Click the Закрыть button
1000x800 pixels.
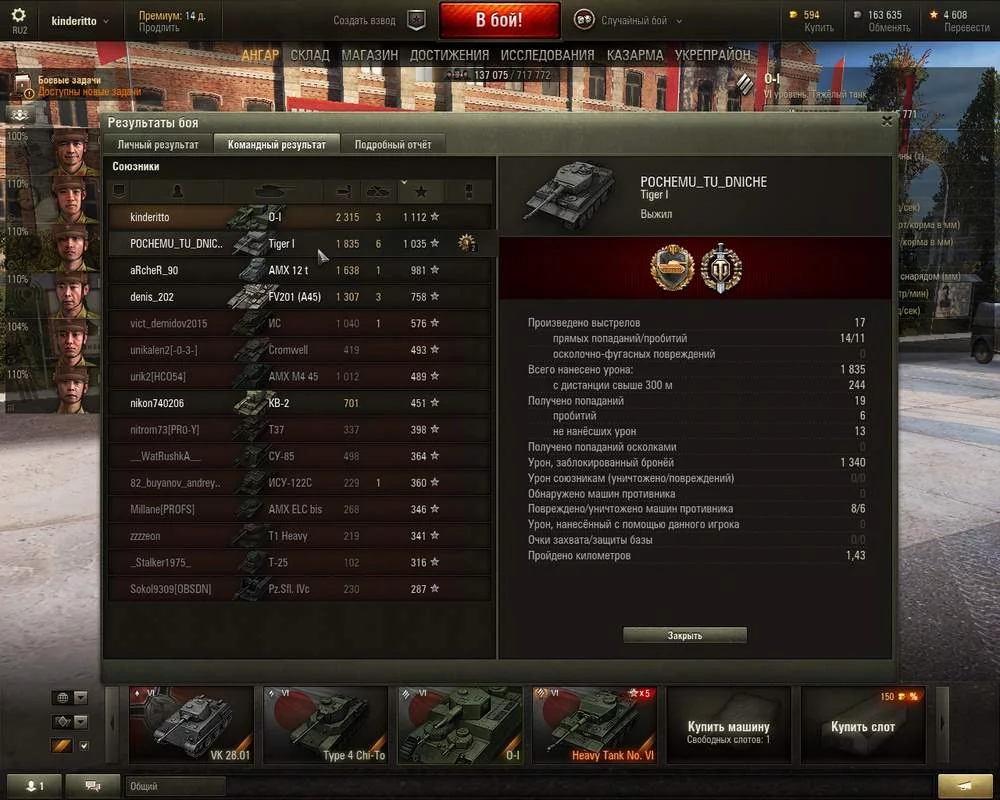(x=685, y=636)
